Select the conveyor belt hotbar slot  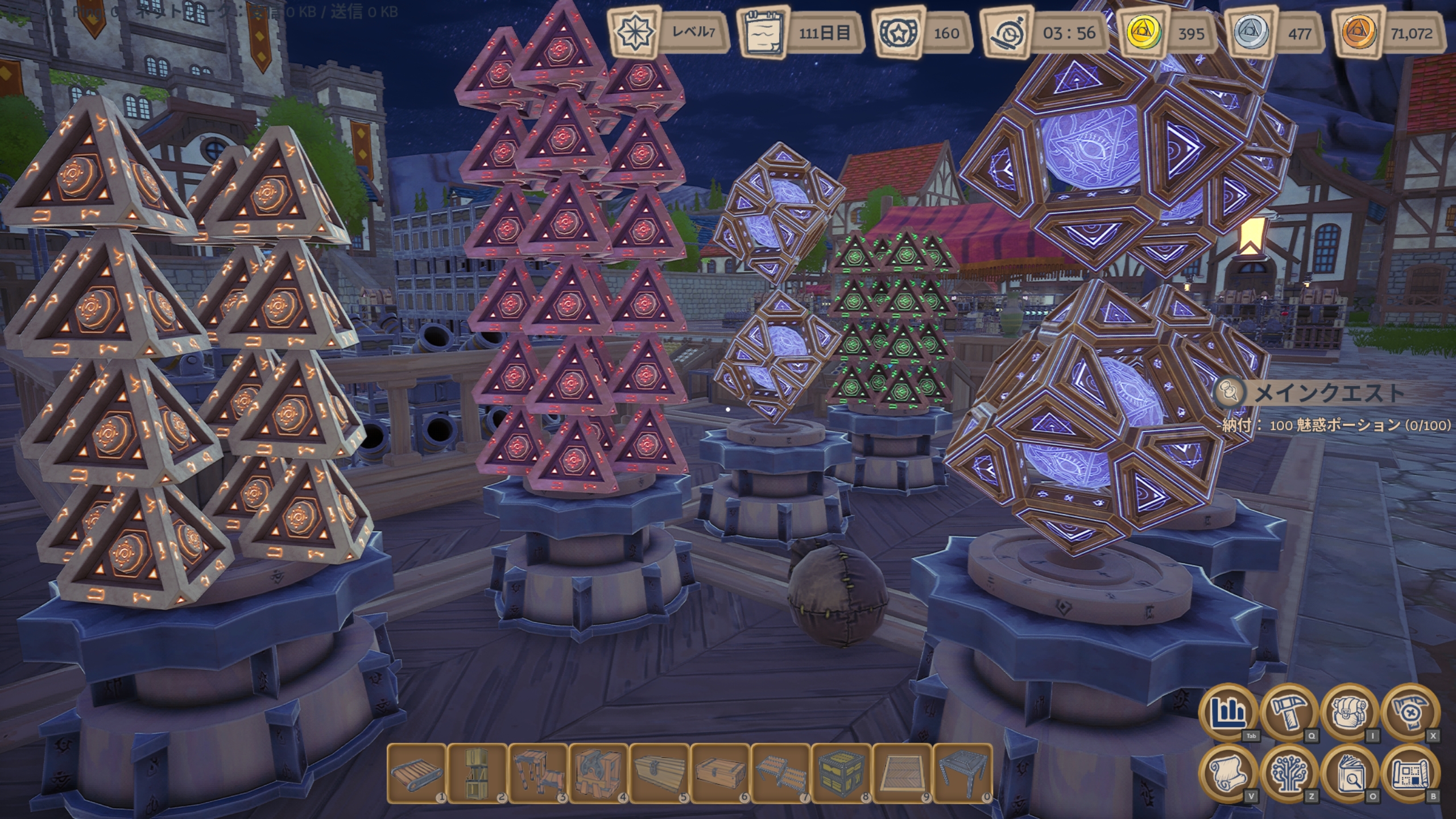(416, 773)
